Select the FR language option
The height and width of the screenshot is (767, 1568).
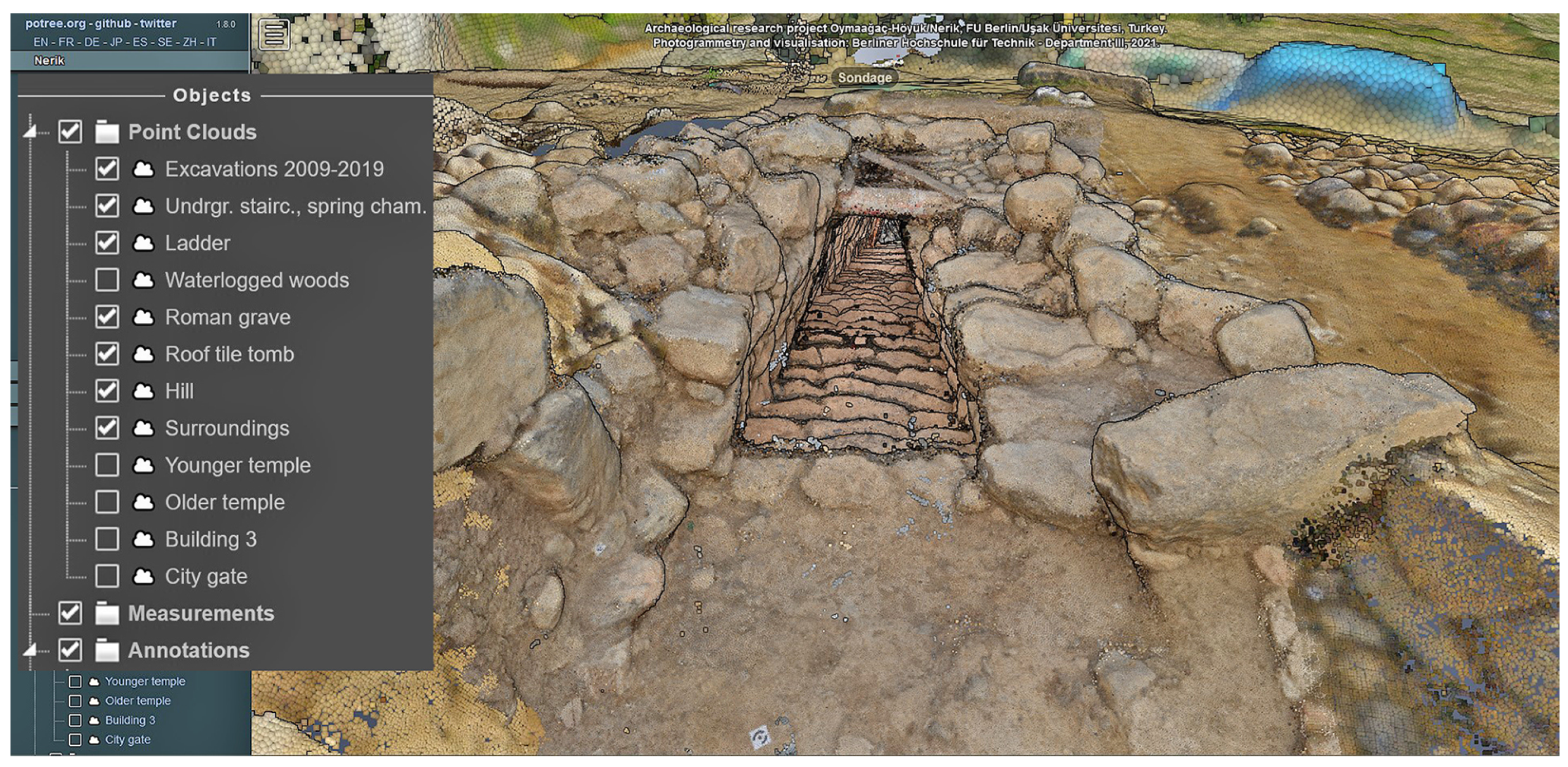(66, 42)
